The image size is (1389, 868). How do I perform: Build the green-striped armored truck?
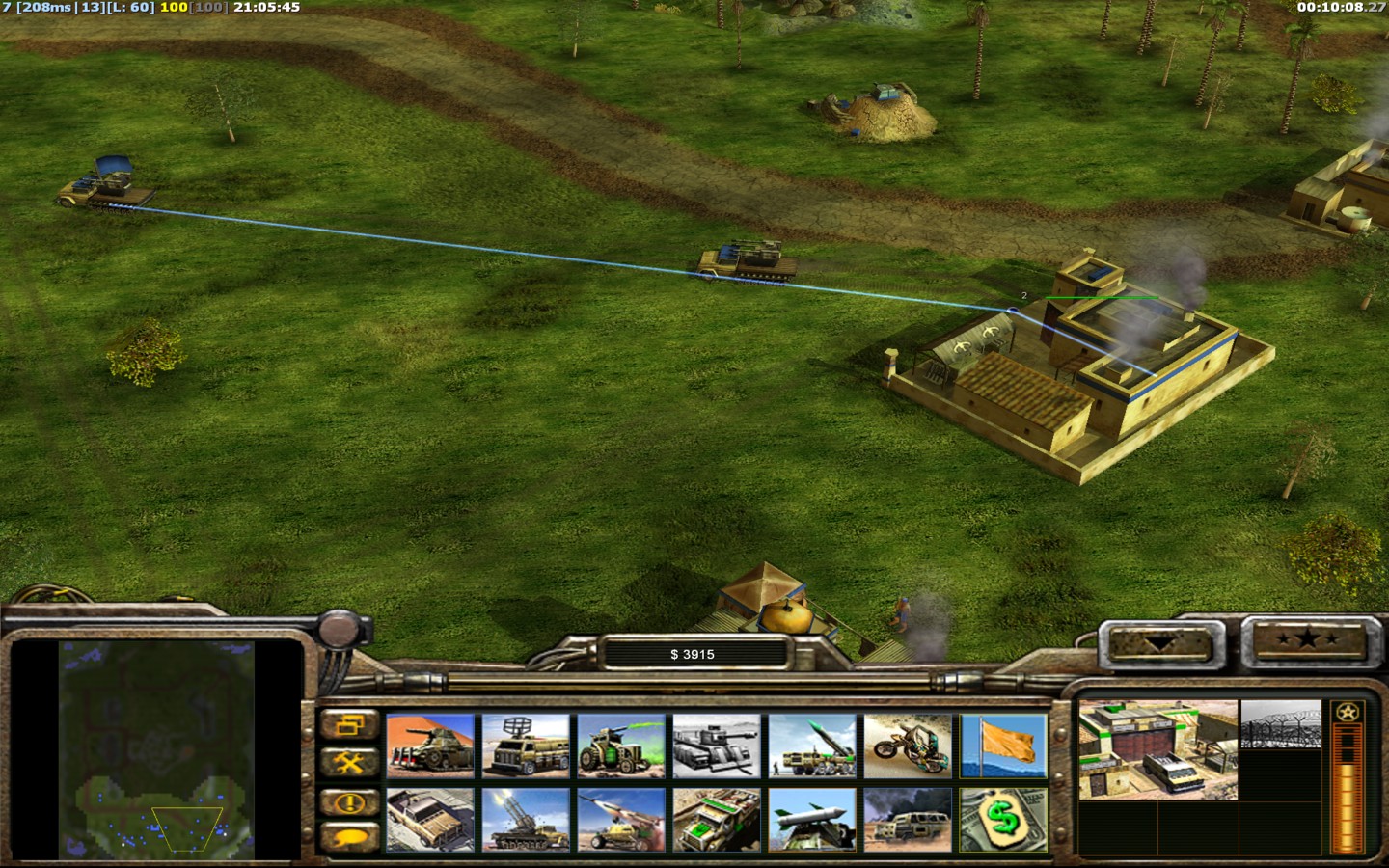(x=717, y=820)
